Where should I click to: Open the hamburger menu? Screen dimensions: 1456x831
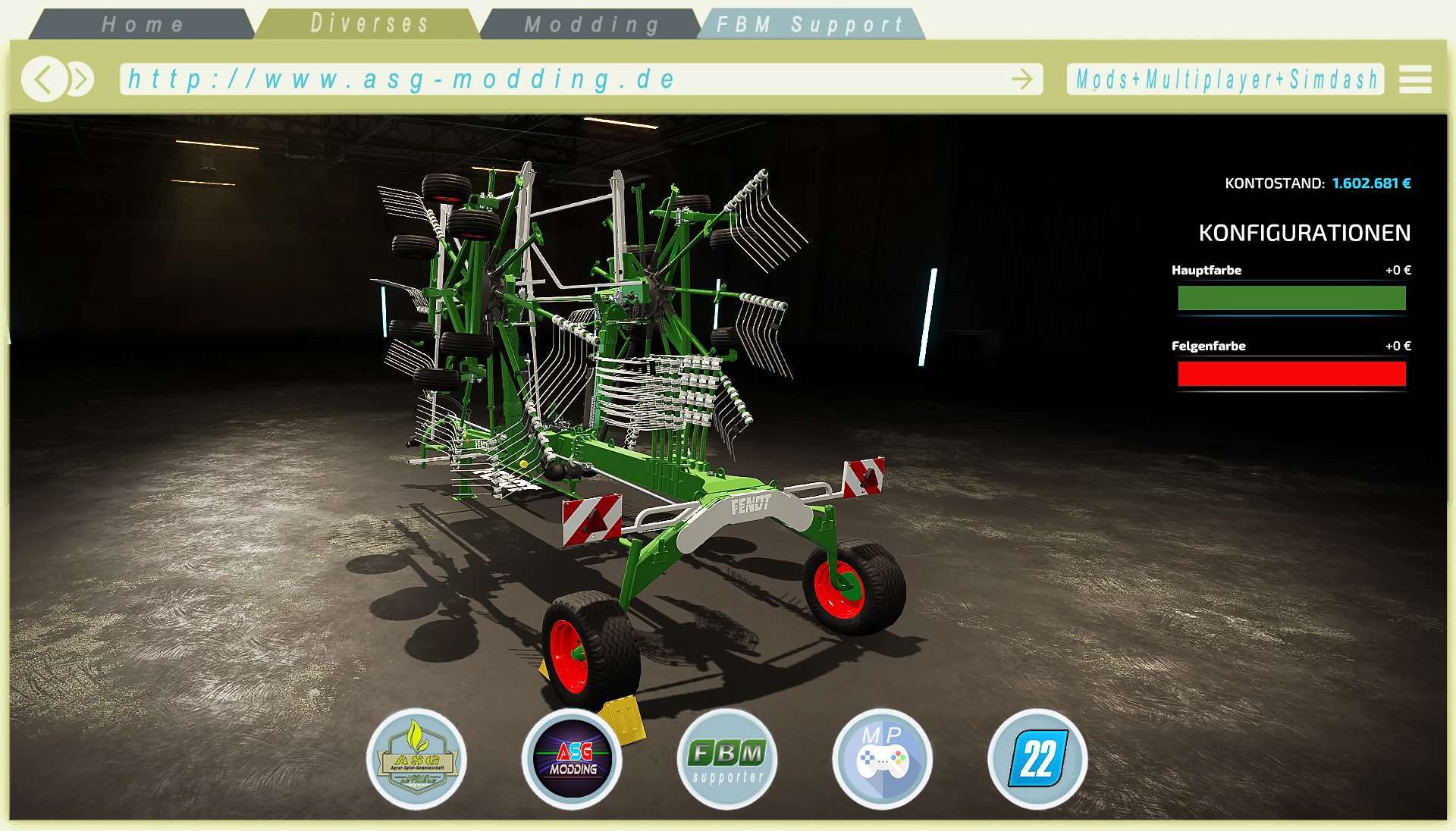click(1414, 78)
